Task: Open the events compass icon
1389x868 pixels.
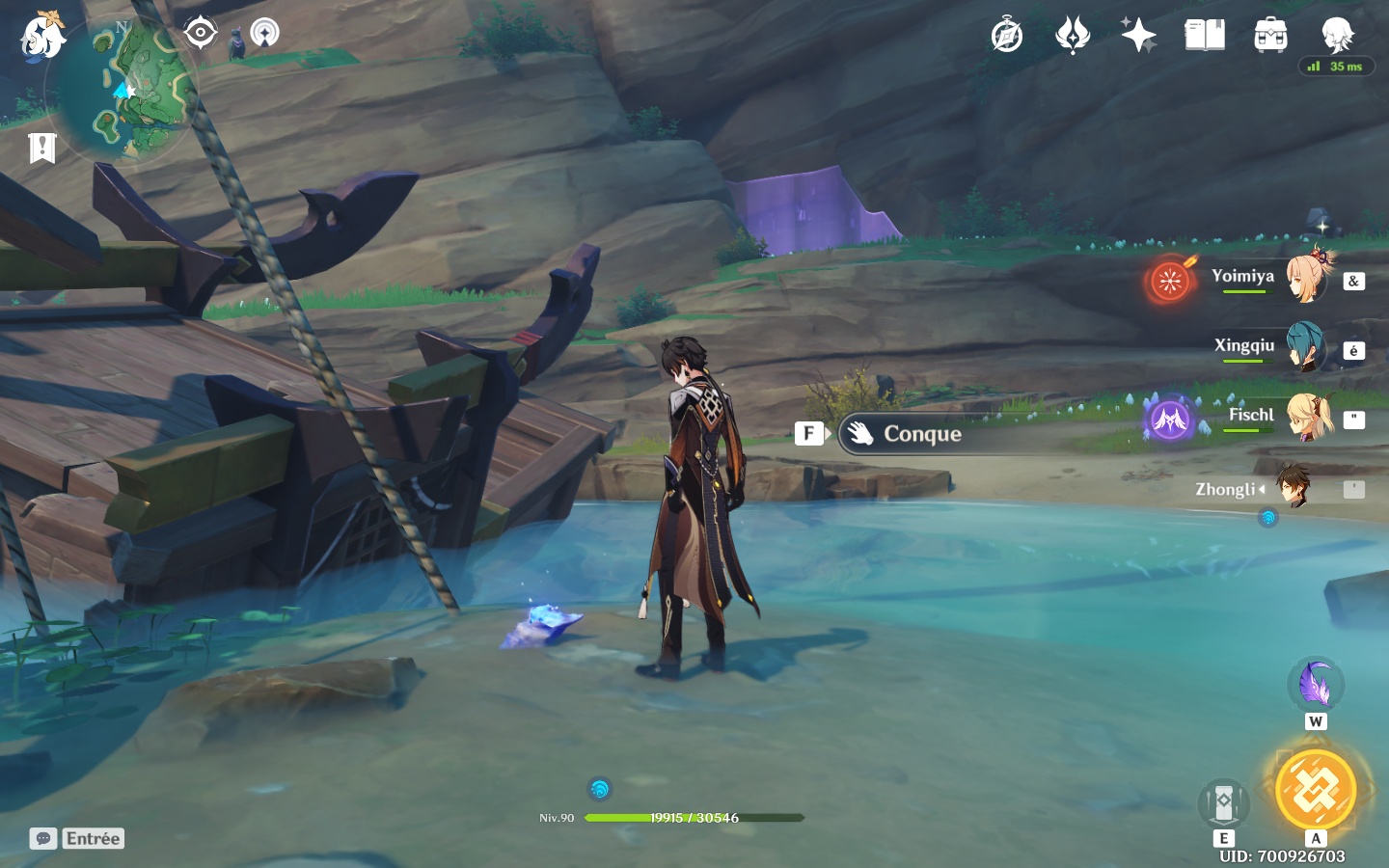Action: pos(1006,37)
